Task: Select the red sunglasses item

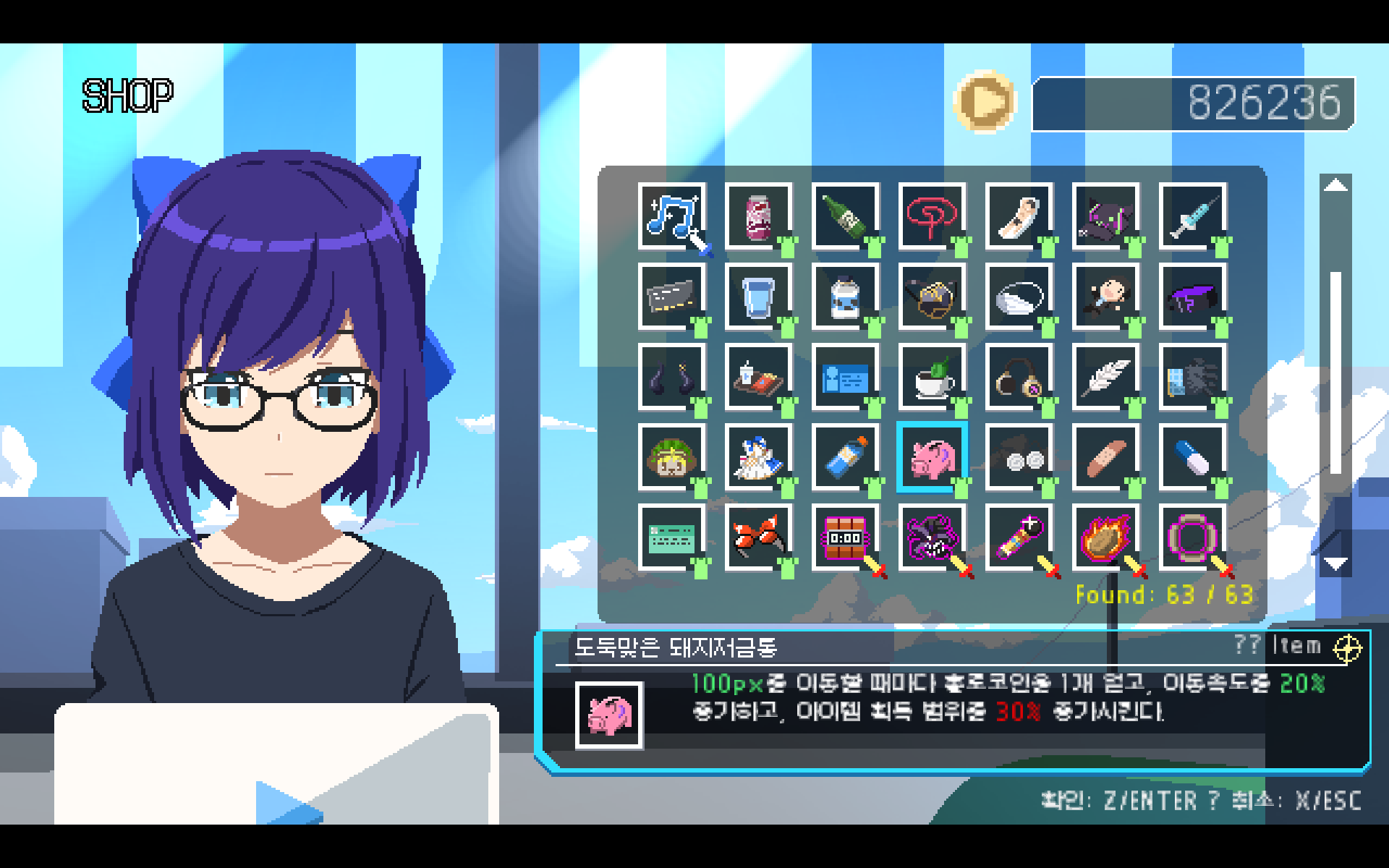Action: click(758, 537)
